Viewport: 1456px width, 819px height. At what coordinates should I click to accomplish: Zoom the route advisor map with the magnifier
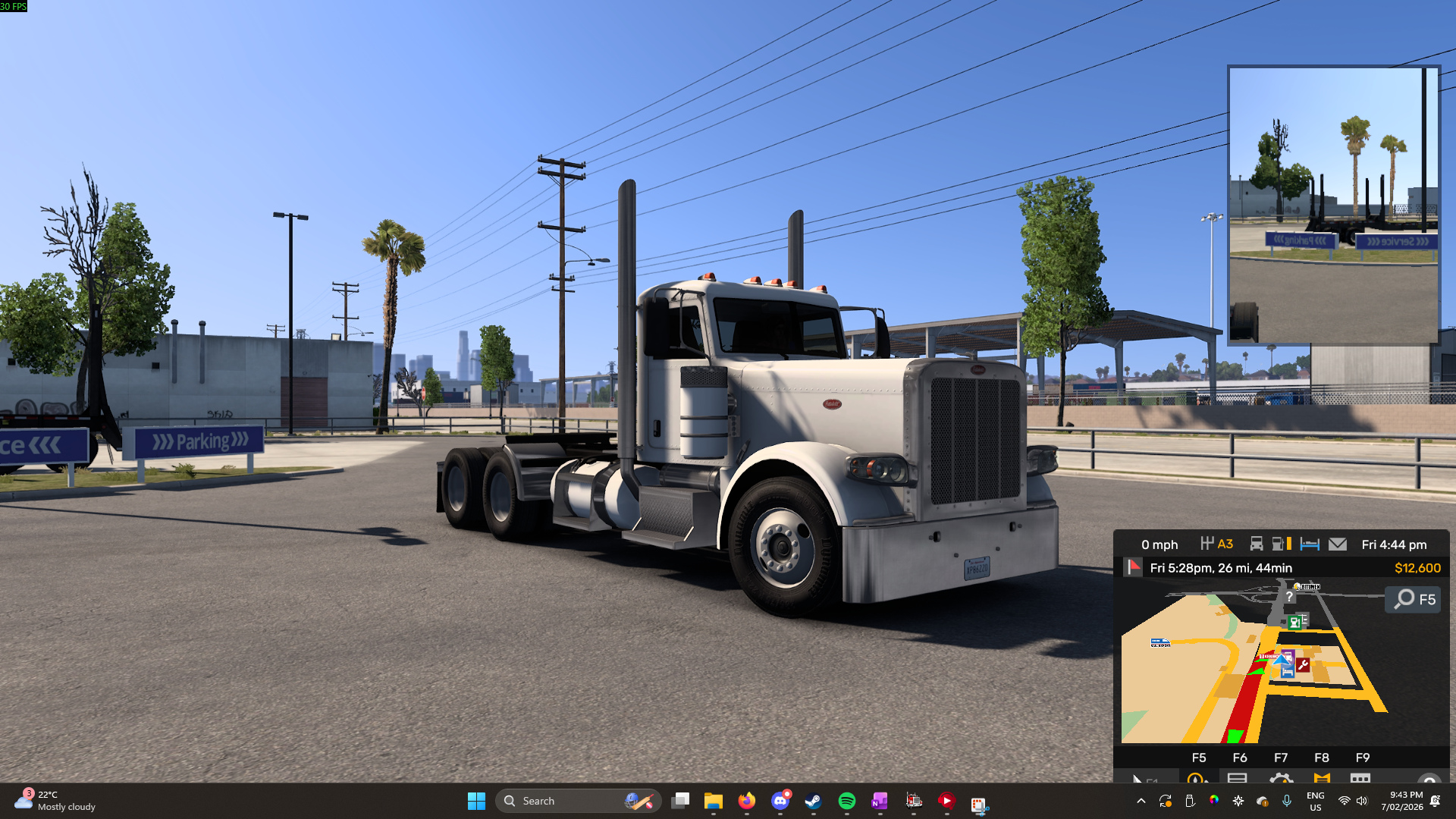(1415, 600)
